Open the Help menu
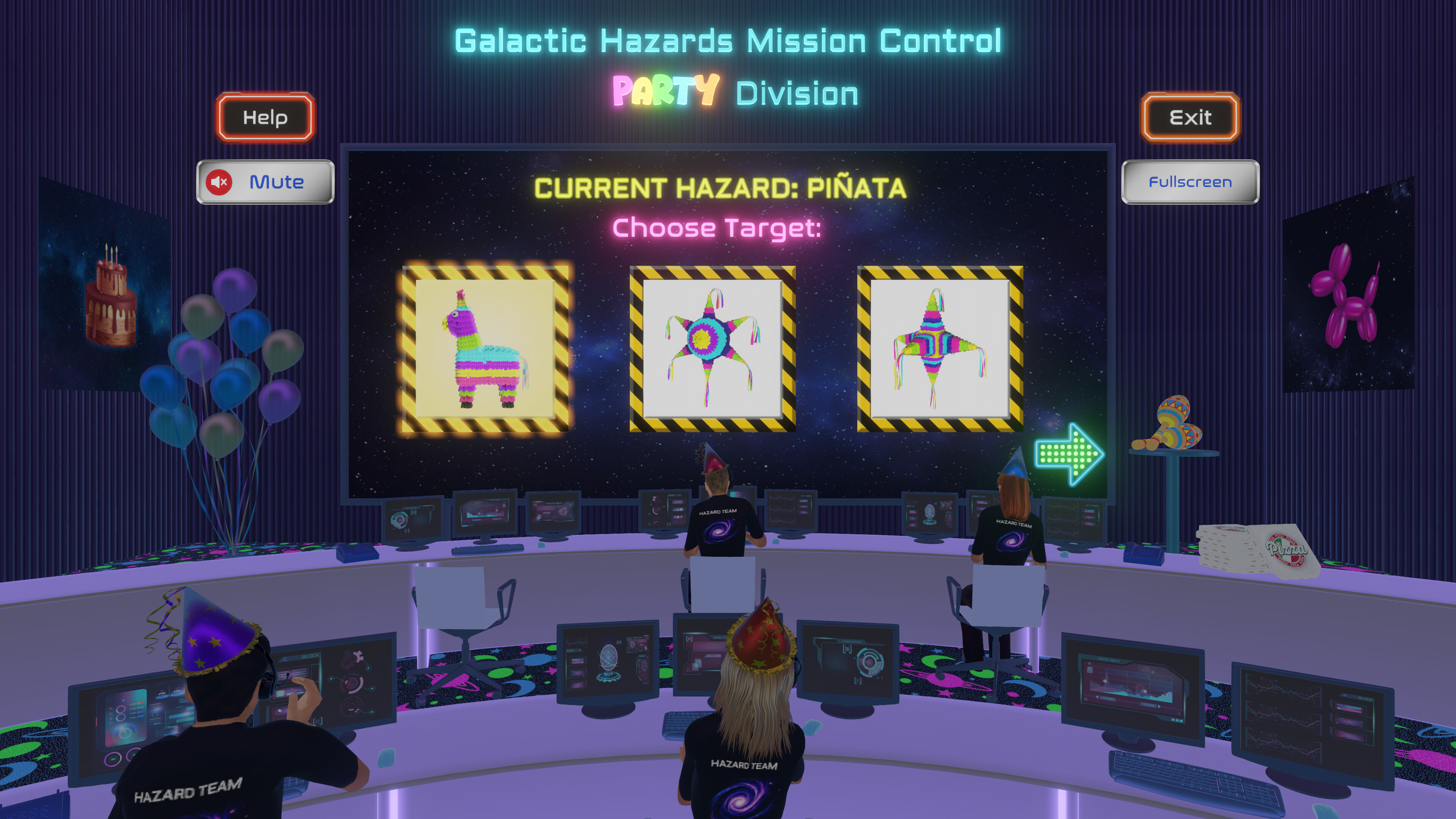 [x=265, y=118]
